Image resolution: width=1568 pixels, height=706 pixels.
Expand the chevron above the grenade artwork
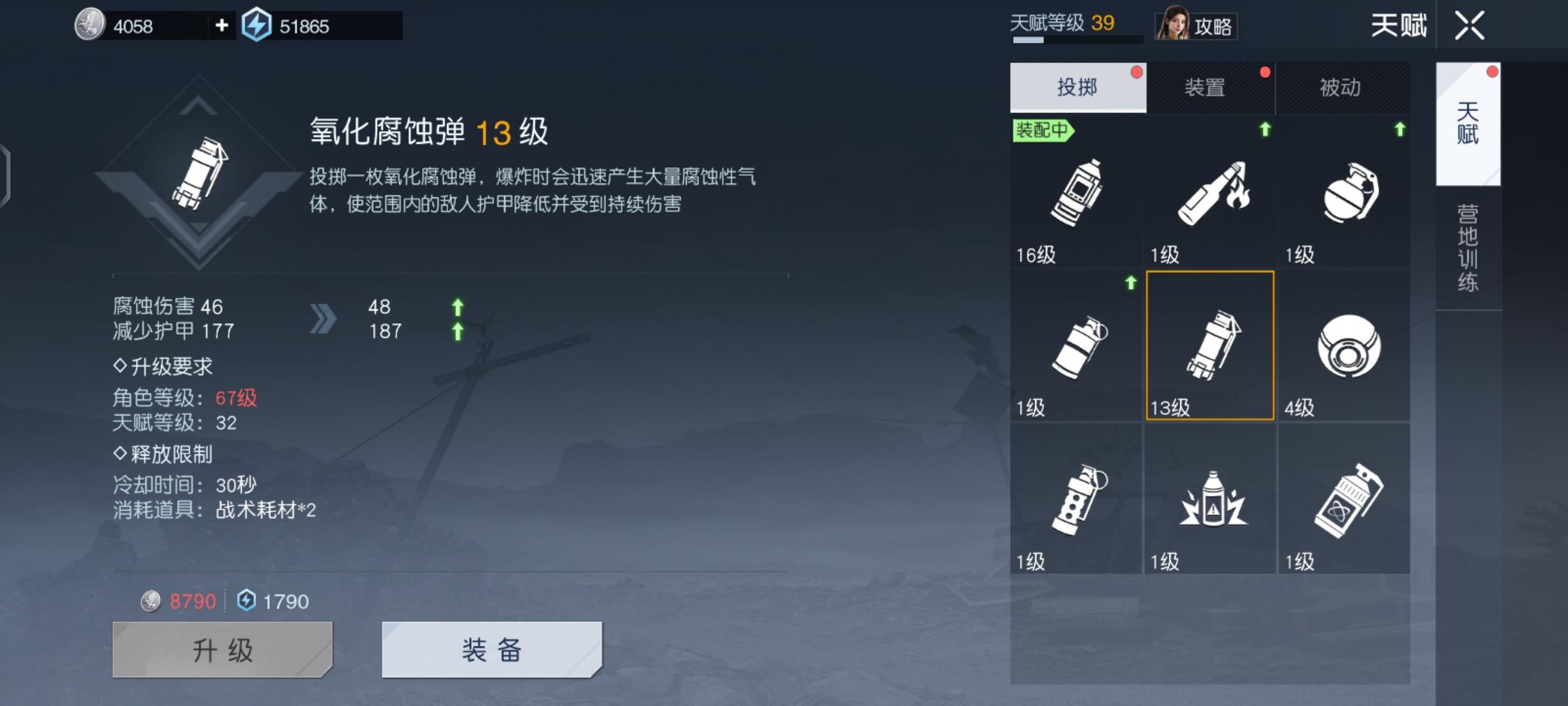point(199,107)
